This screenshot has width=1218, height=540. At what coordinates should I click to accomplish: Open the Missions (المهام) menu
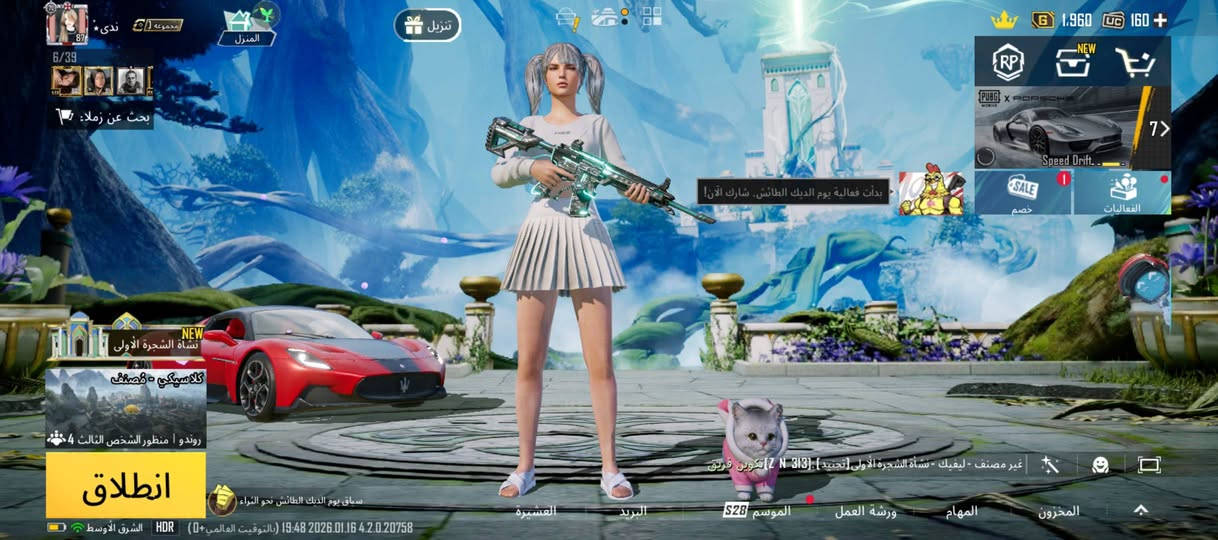[961, 511]
